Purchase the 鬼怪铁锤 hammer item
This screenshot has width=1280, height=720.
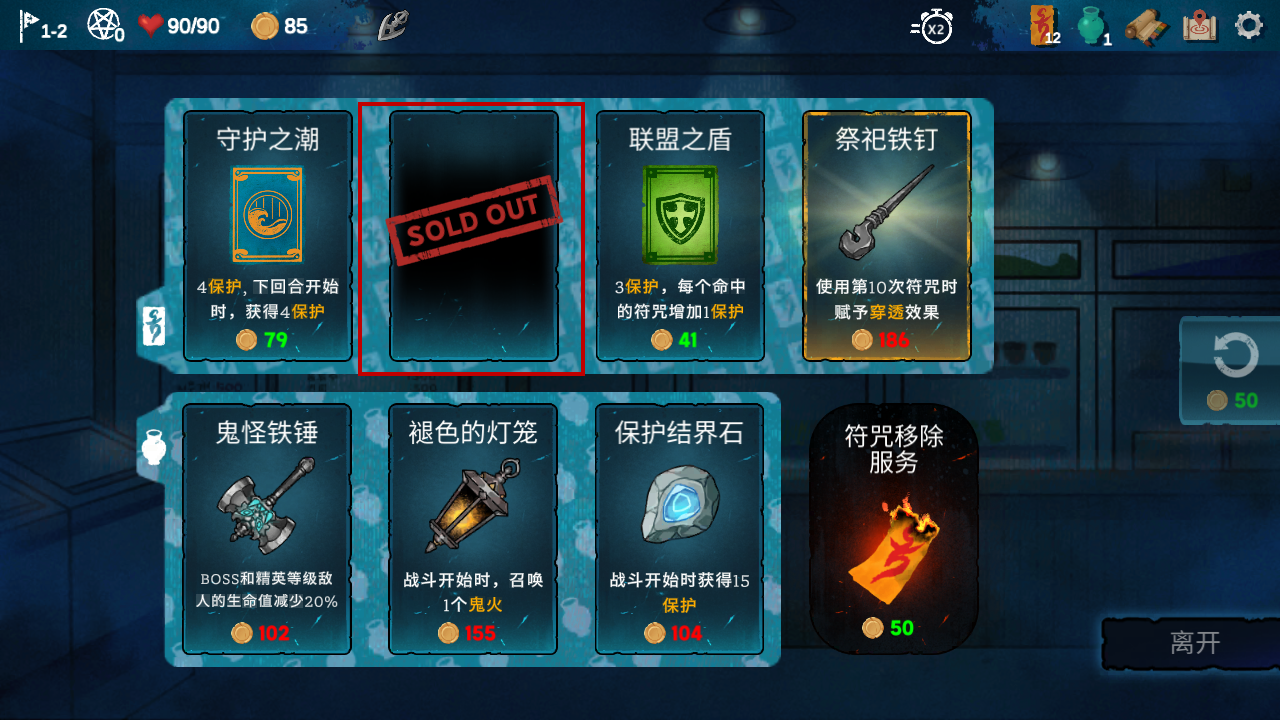266,530
